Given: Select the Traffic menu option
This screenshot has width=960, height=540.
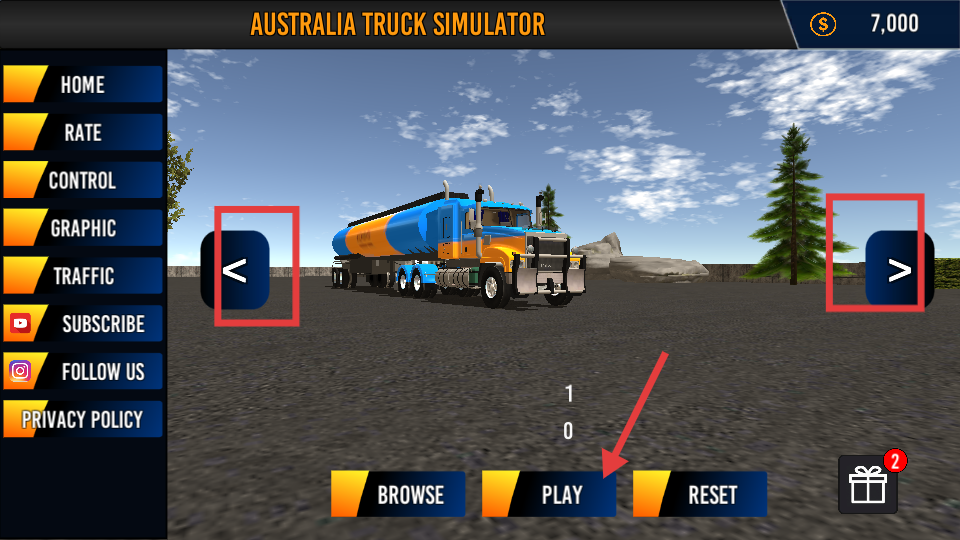Looking at the screenshot, I should click(82, 276).
